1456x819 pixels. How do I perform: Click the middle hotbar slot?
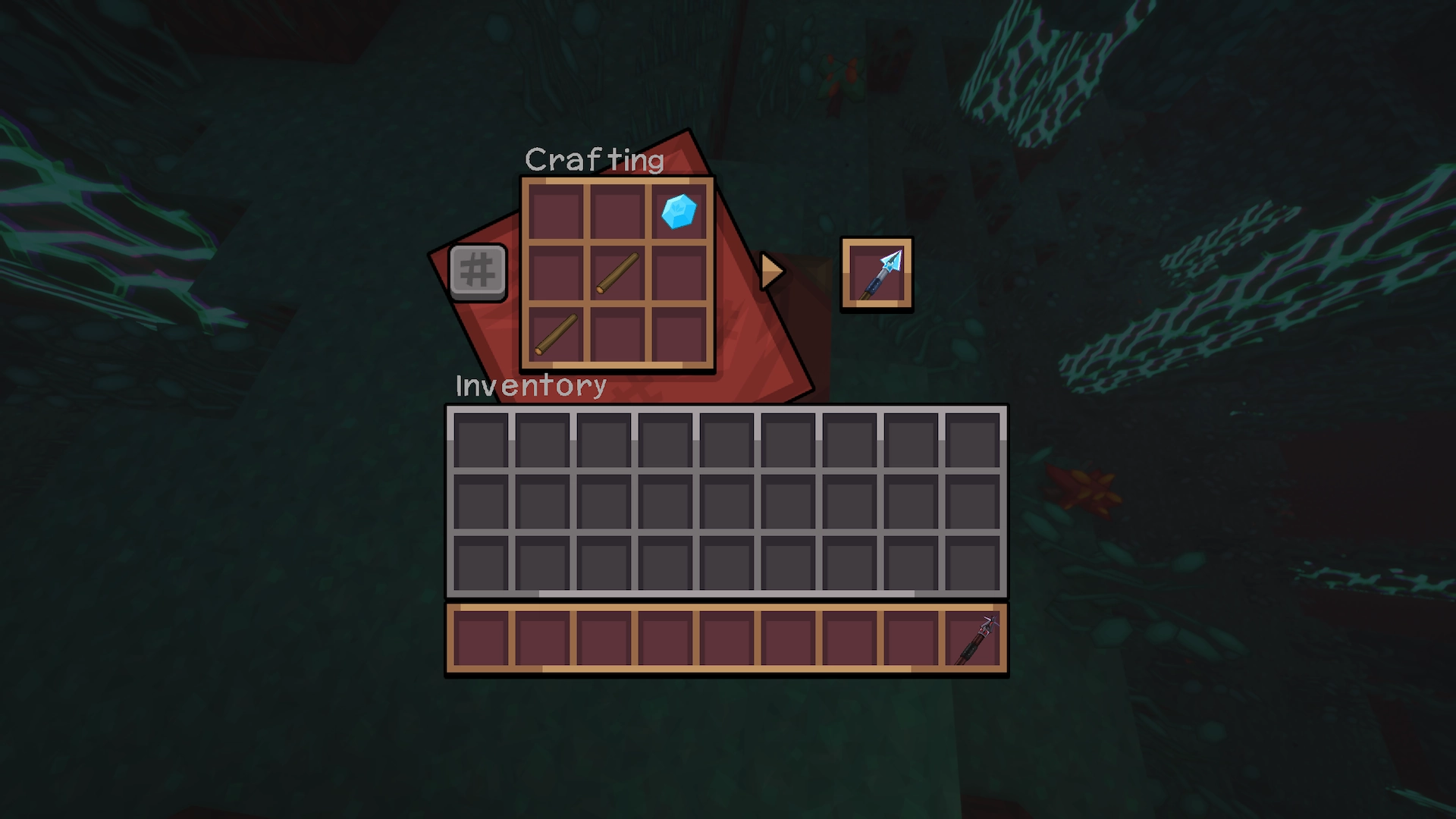pyautogui.click(x=726, y=639)
